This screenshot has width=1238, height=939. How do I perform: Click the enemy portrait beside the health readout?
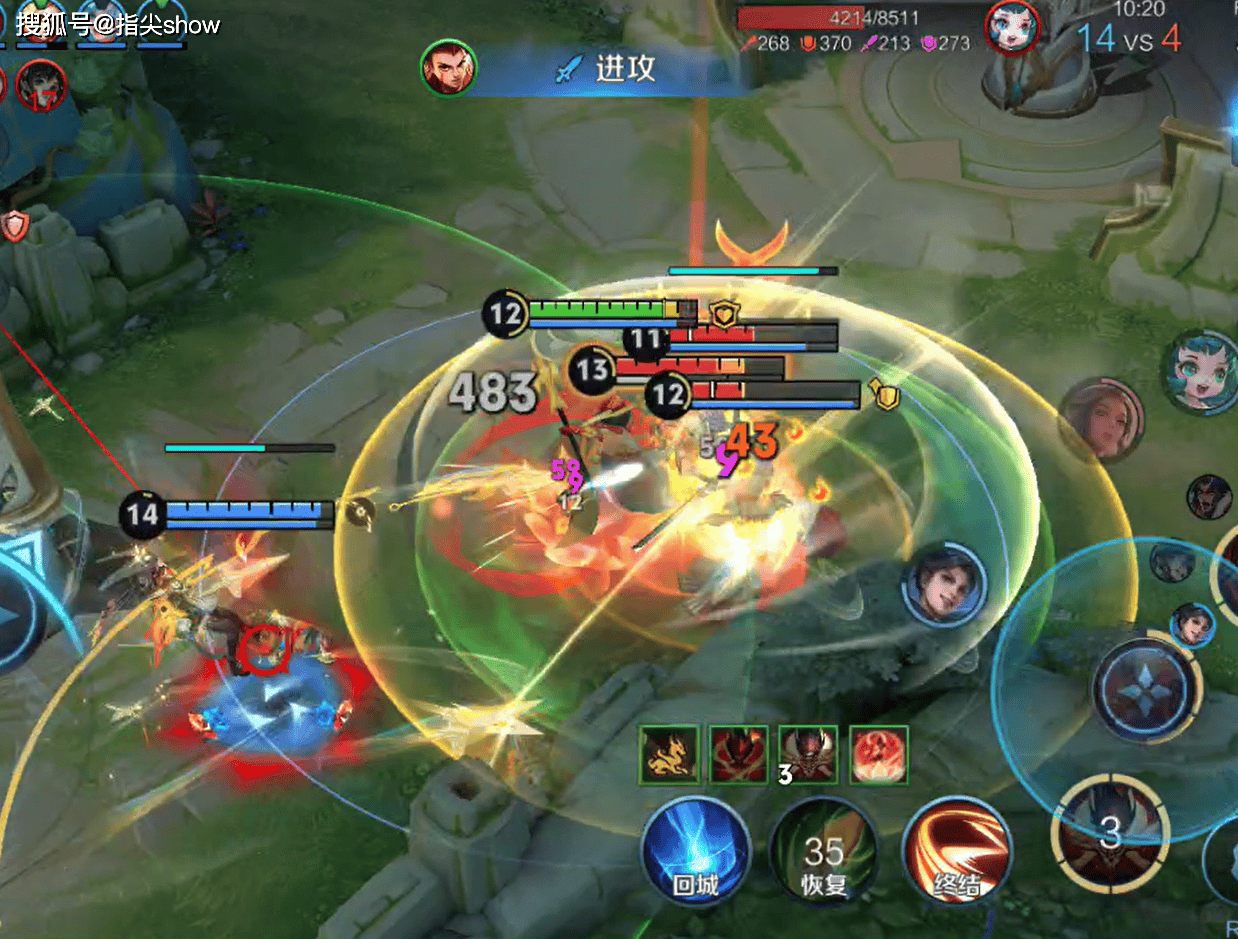1013,27
